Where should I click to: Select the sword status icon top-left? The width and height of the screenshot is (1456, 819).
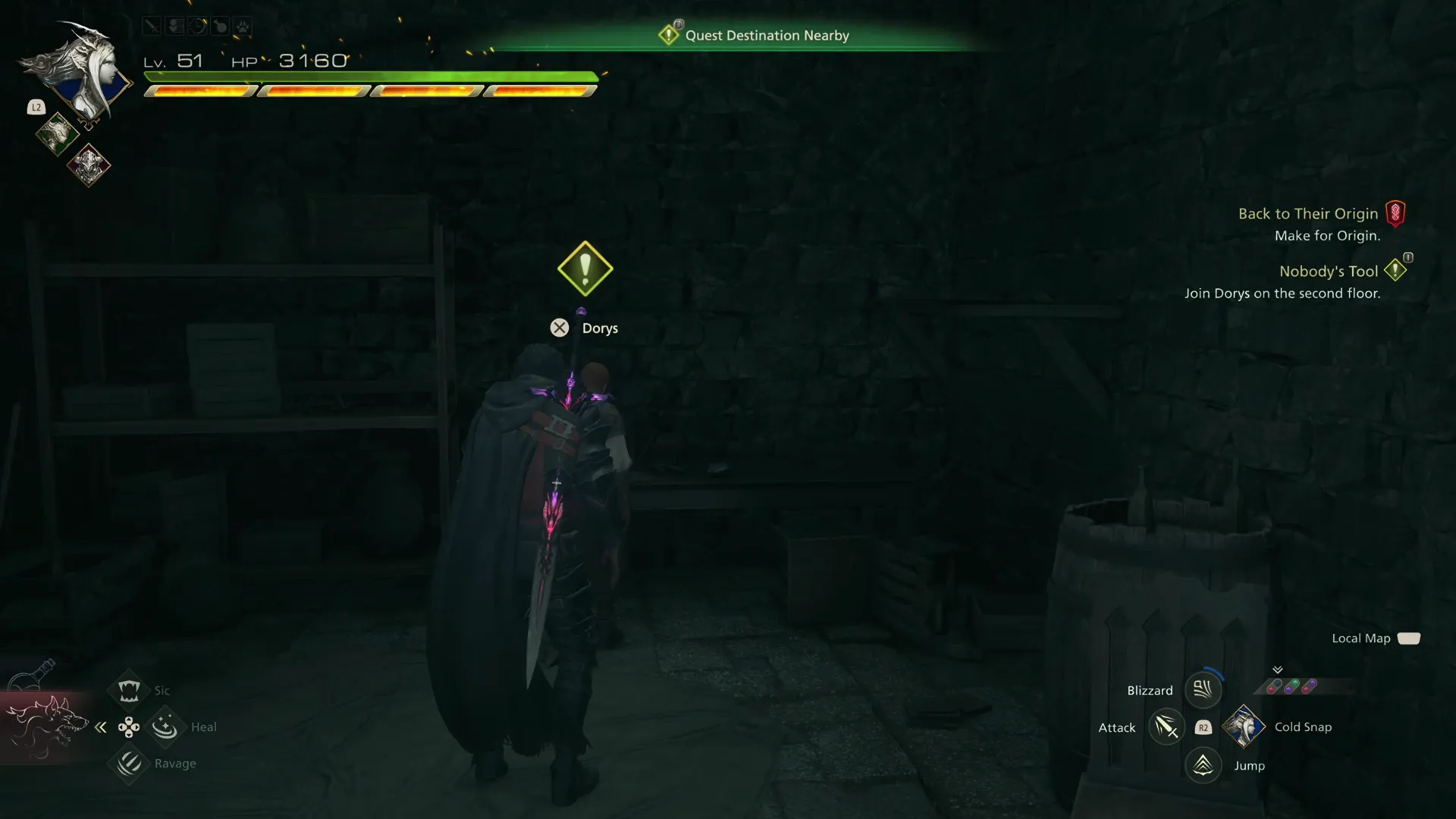click(152, 26)
